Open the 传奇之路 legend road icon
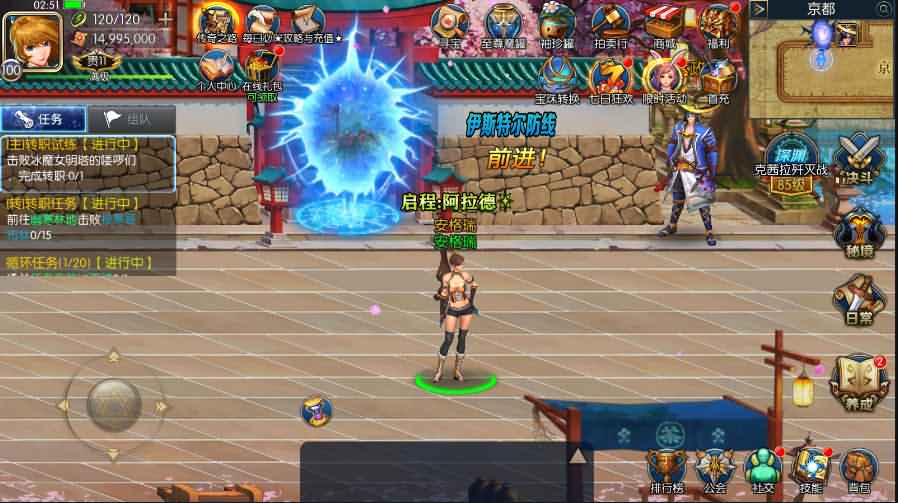The height and width of the screenshot is (503, 898). click(218, 26)
